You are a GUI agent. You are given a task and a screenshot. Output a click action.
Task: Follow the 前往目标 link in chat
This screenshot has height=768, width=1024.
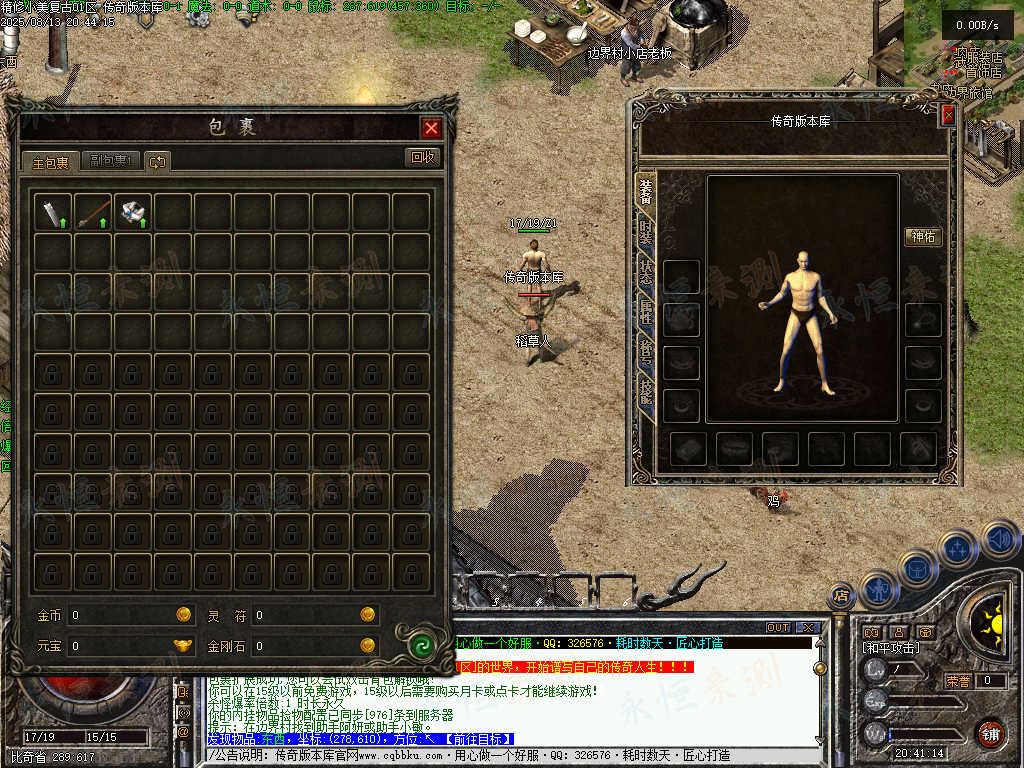tap(478, 739)
